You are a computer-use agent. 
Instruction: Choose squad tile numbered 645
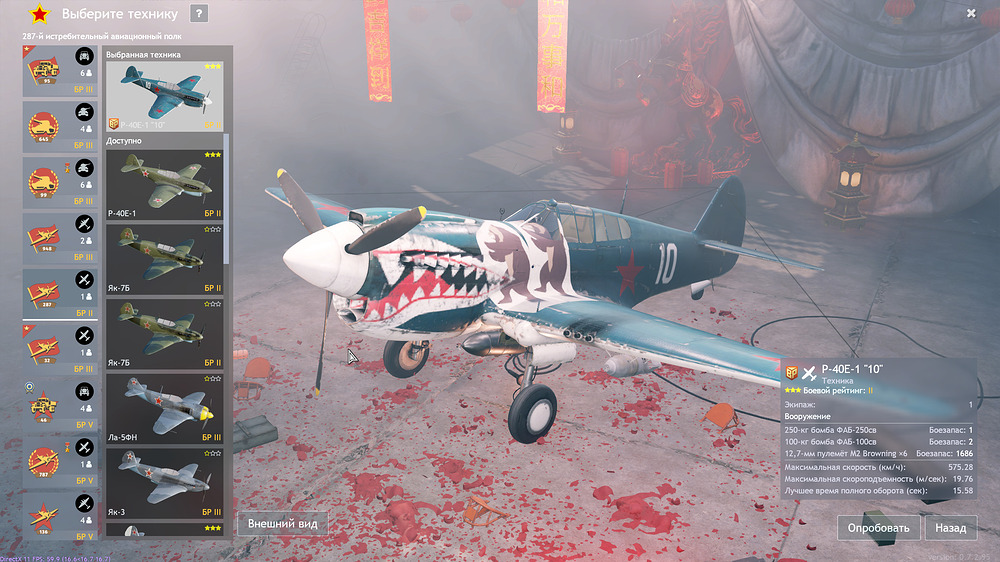tap(60, 127)
